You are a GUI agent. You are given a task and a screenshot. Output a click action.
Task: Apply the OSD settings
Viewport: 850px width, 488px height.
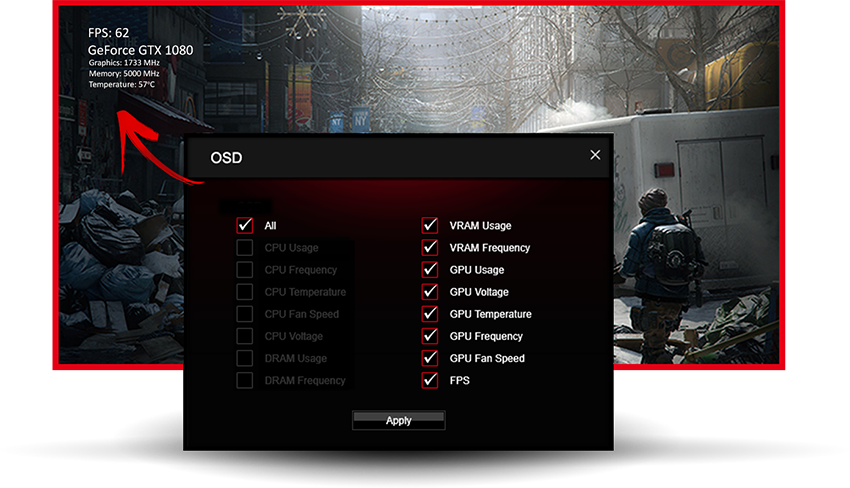(398, 420)
